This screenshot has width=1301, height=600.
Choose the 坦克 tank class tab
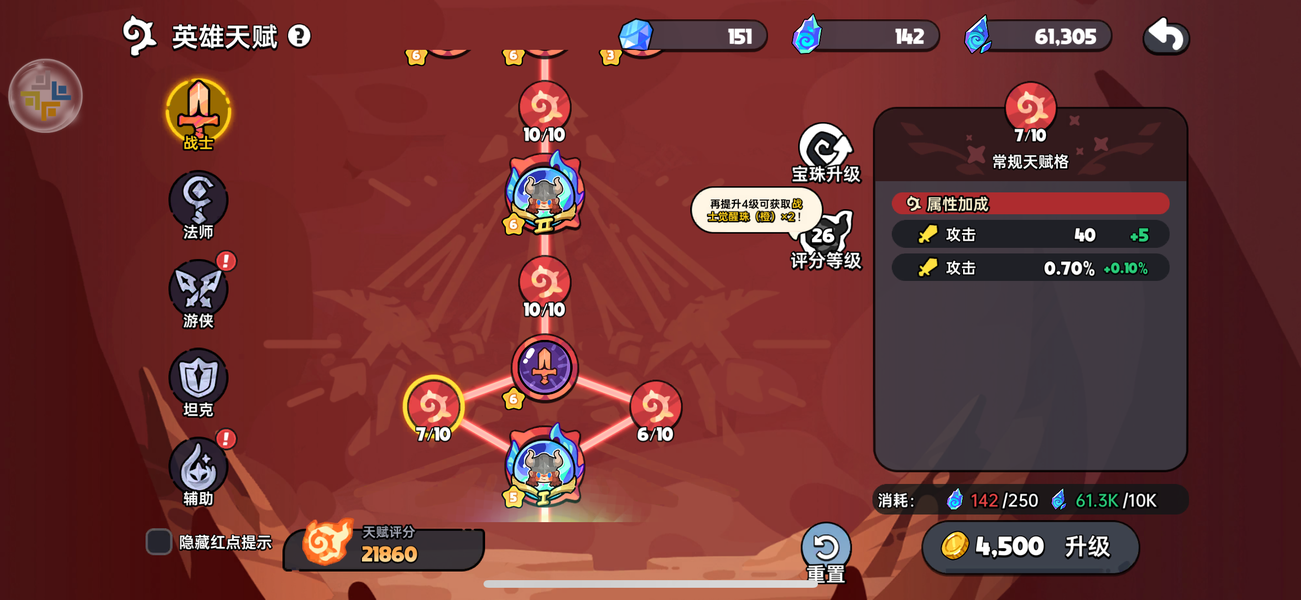coord(198,379)
